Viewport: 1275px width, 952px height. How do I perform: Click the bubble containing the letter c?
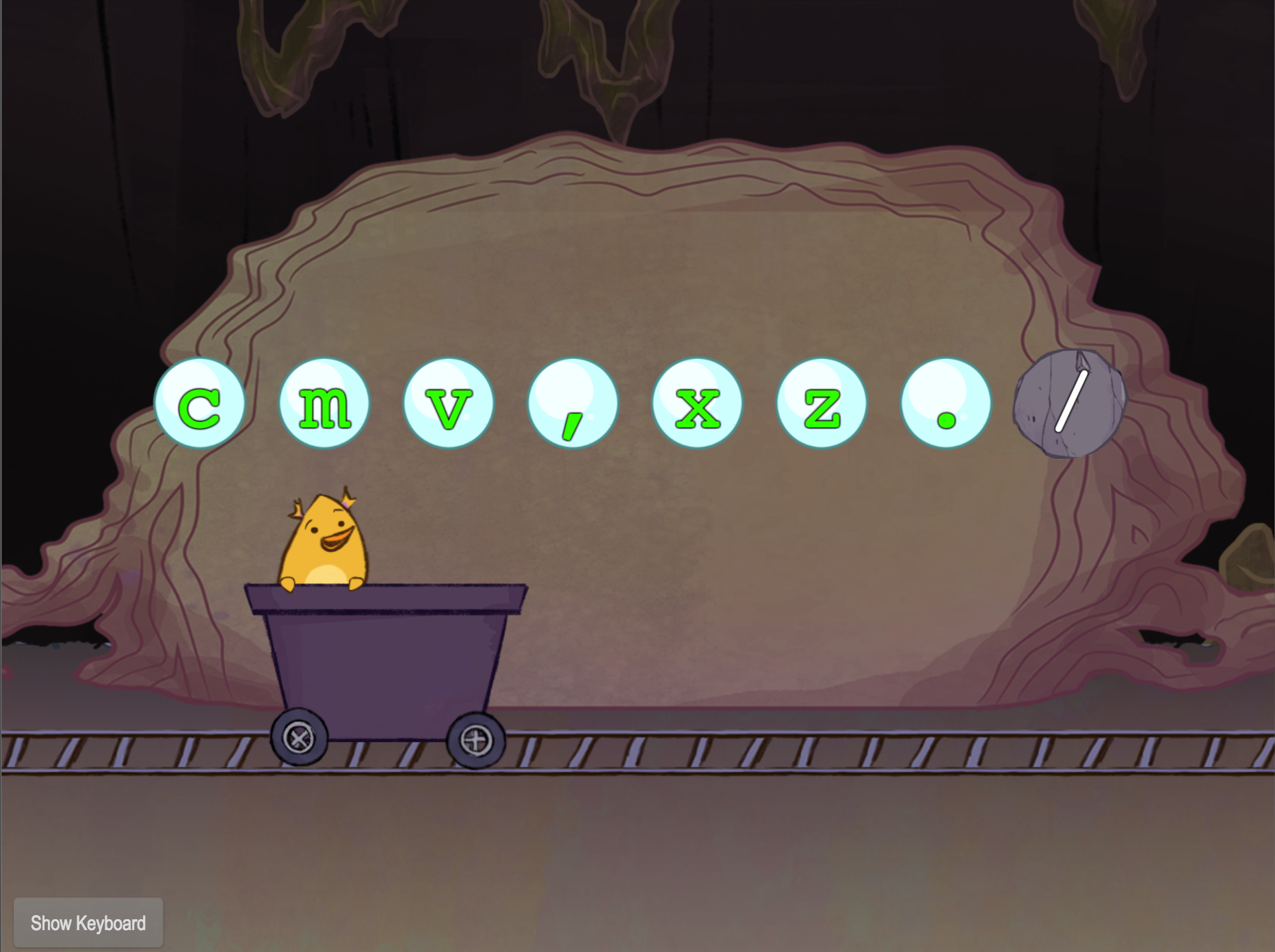click(201, 403)
